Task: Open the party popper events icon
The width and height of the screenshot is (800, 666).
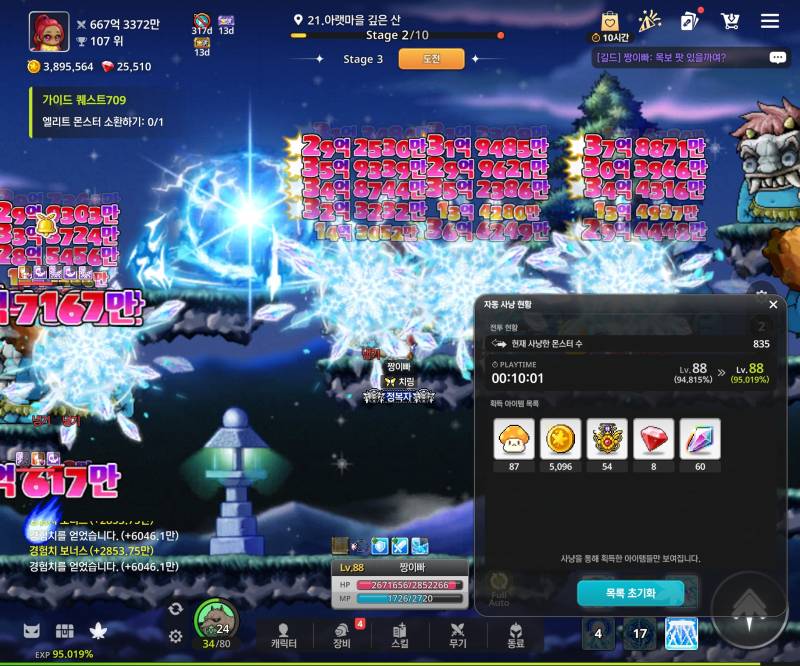Action: click(650, 21)
